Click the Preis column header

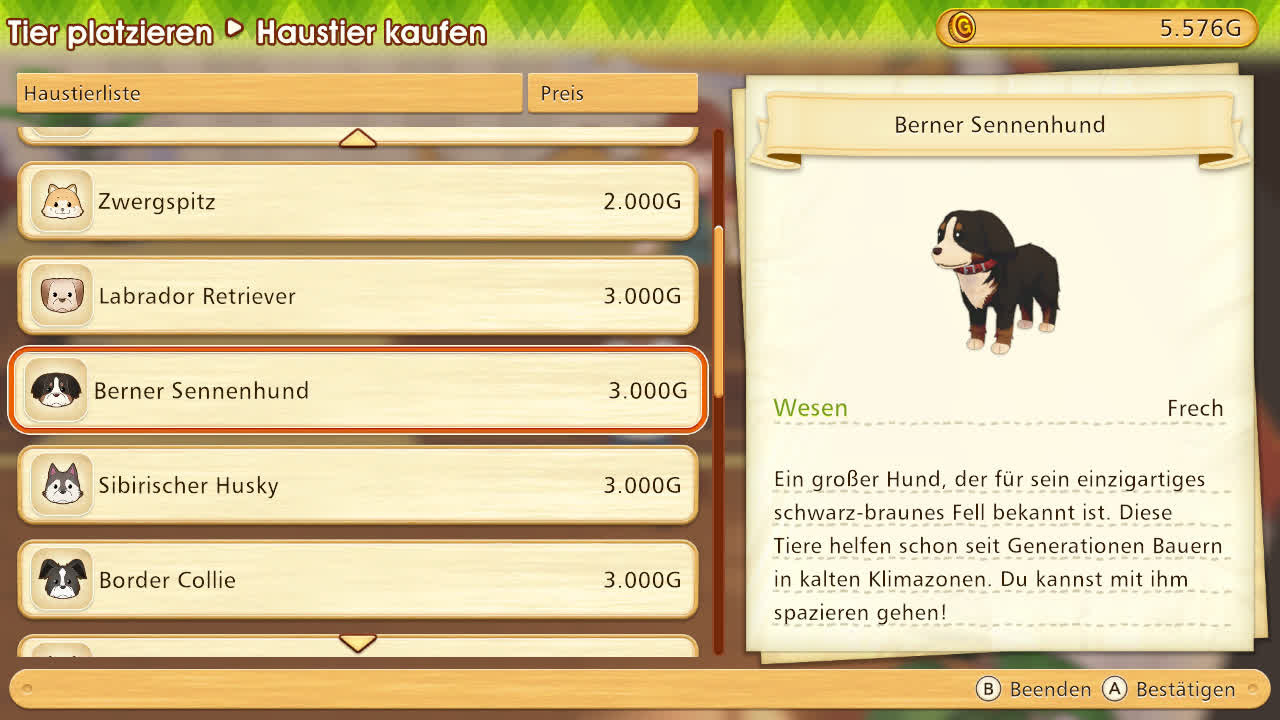[x=612, y=93]
